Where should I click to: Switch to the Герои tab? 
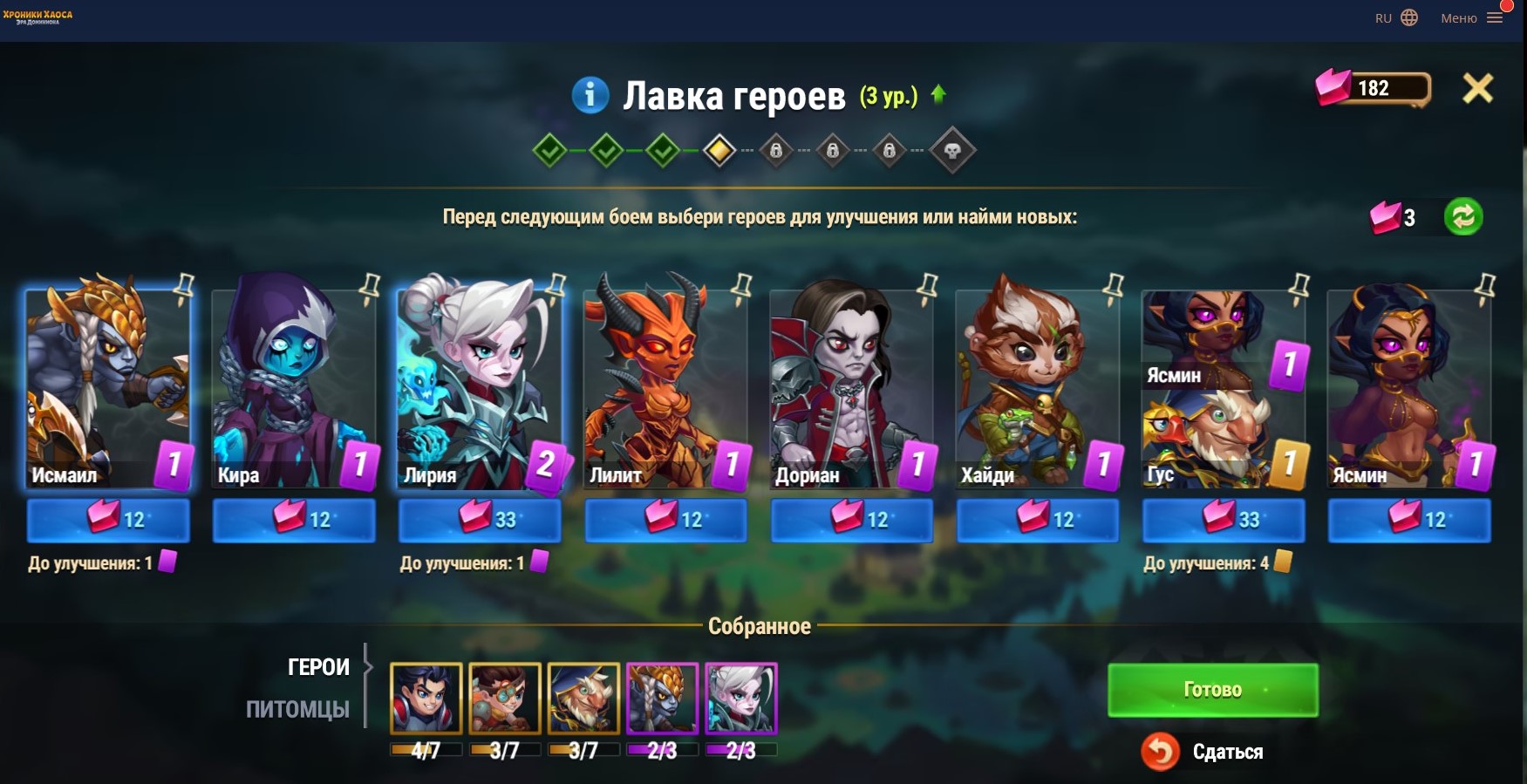tap(318, 667)
